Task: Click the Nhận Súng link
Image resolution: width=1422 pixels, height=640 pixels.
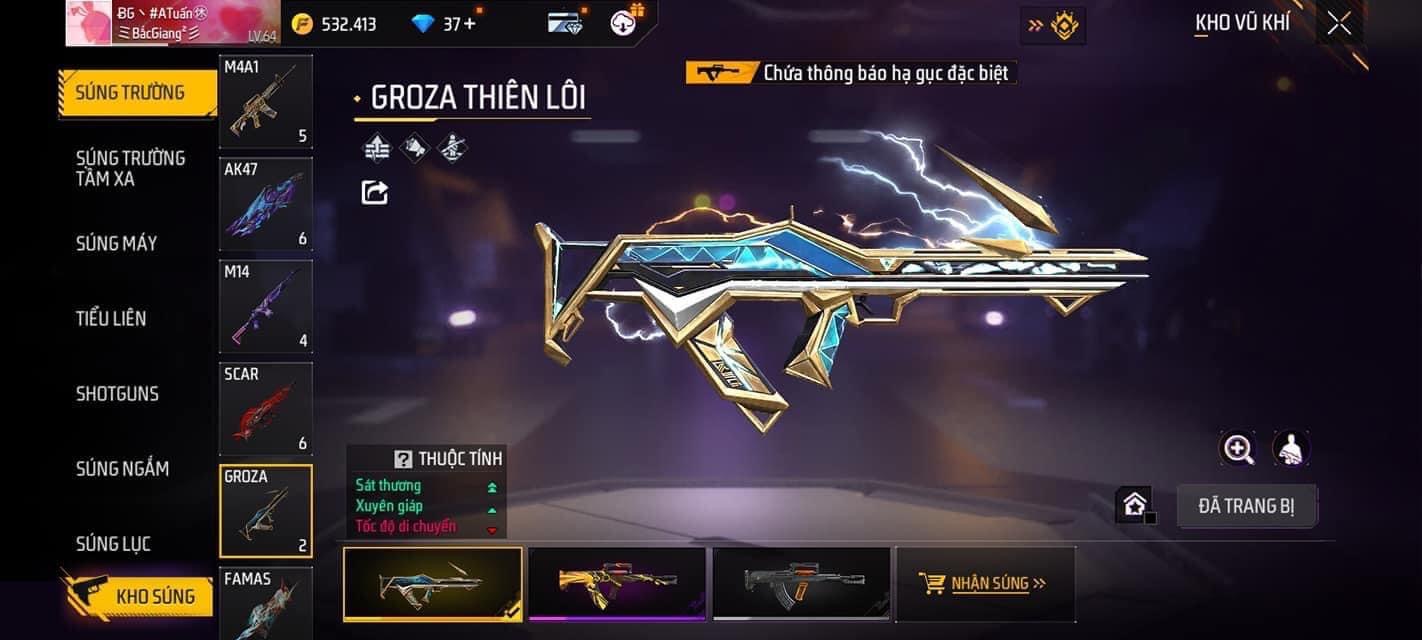Action: tap(985, 583)
